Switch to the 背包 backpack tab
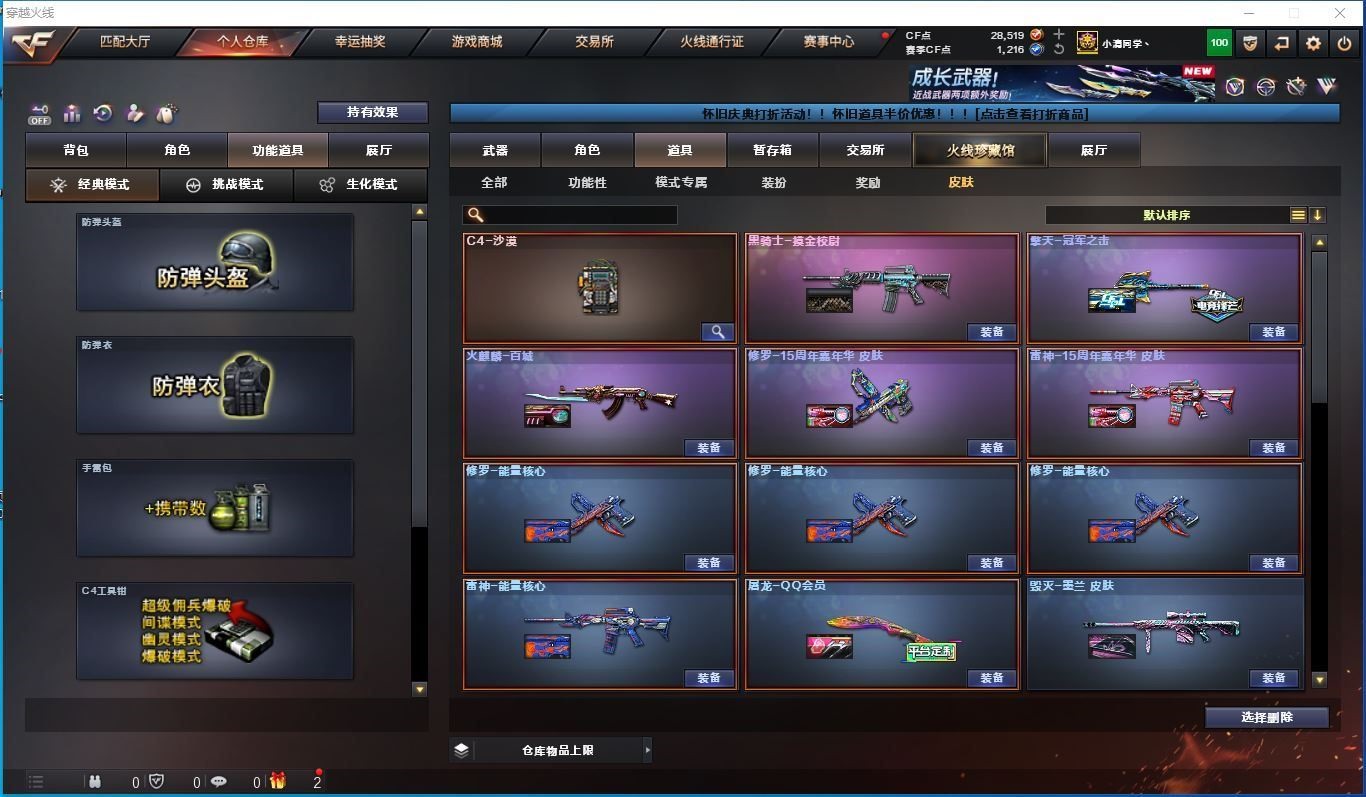The height and width of the screenshot is (797, 1366). point(76,150)
